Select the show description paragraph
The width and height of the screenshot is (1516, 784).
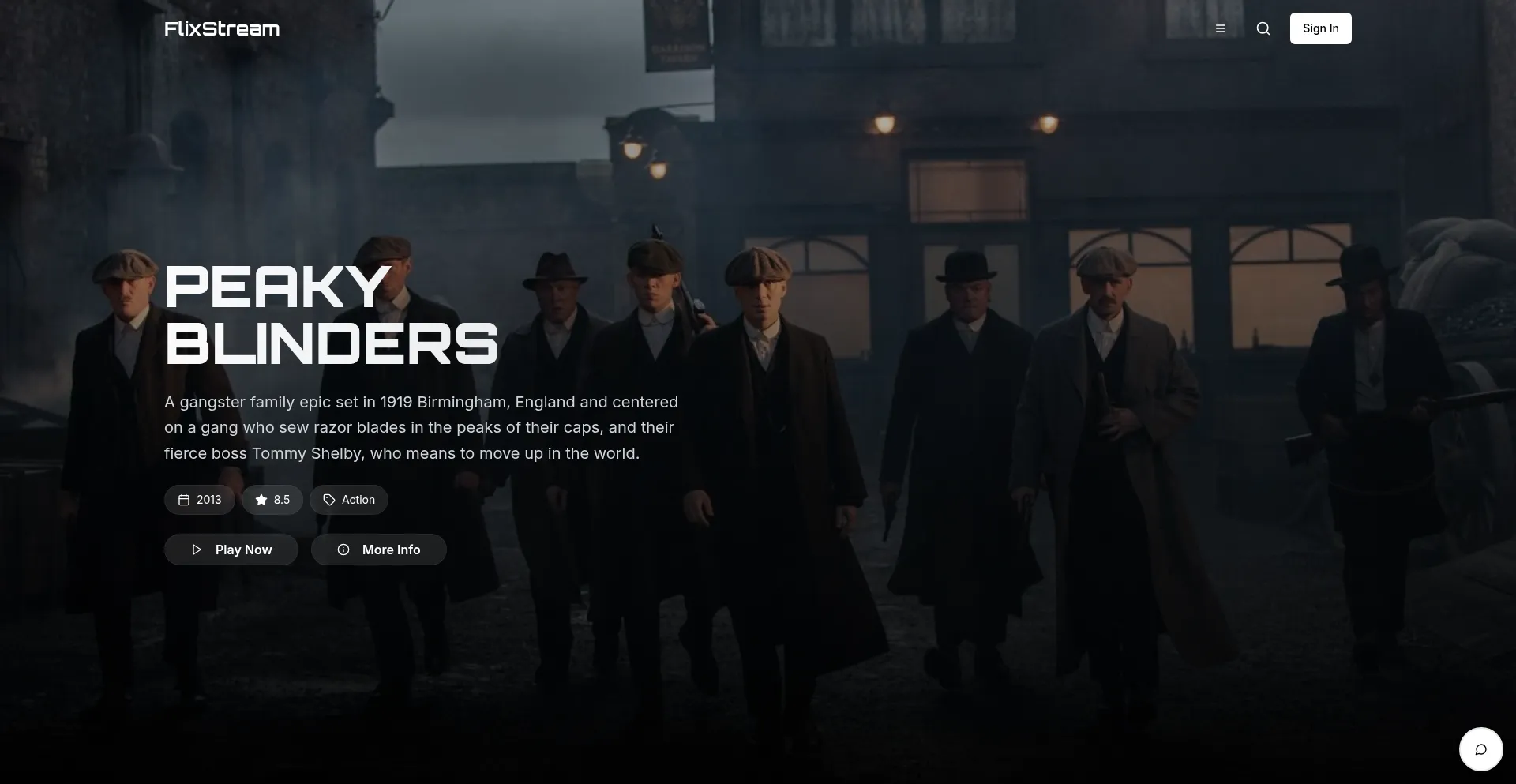421,427
